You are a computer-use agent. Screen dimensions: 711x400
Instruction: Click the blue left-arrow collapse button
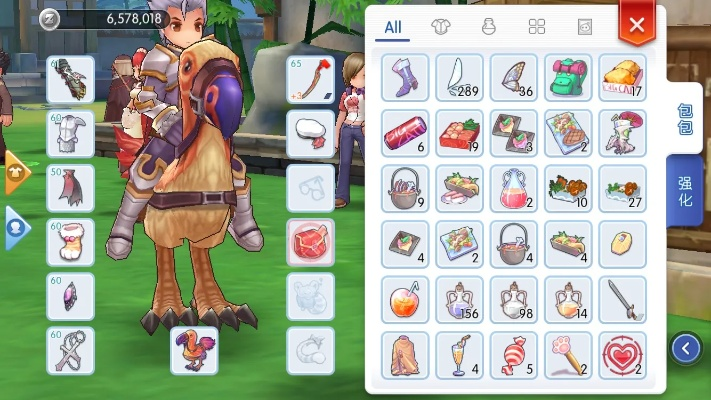[685, 348]
